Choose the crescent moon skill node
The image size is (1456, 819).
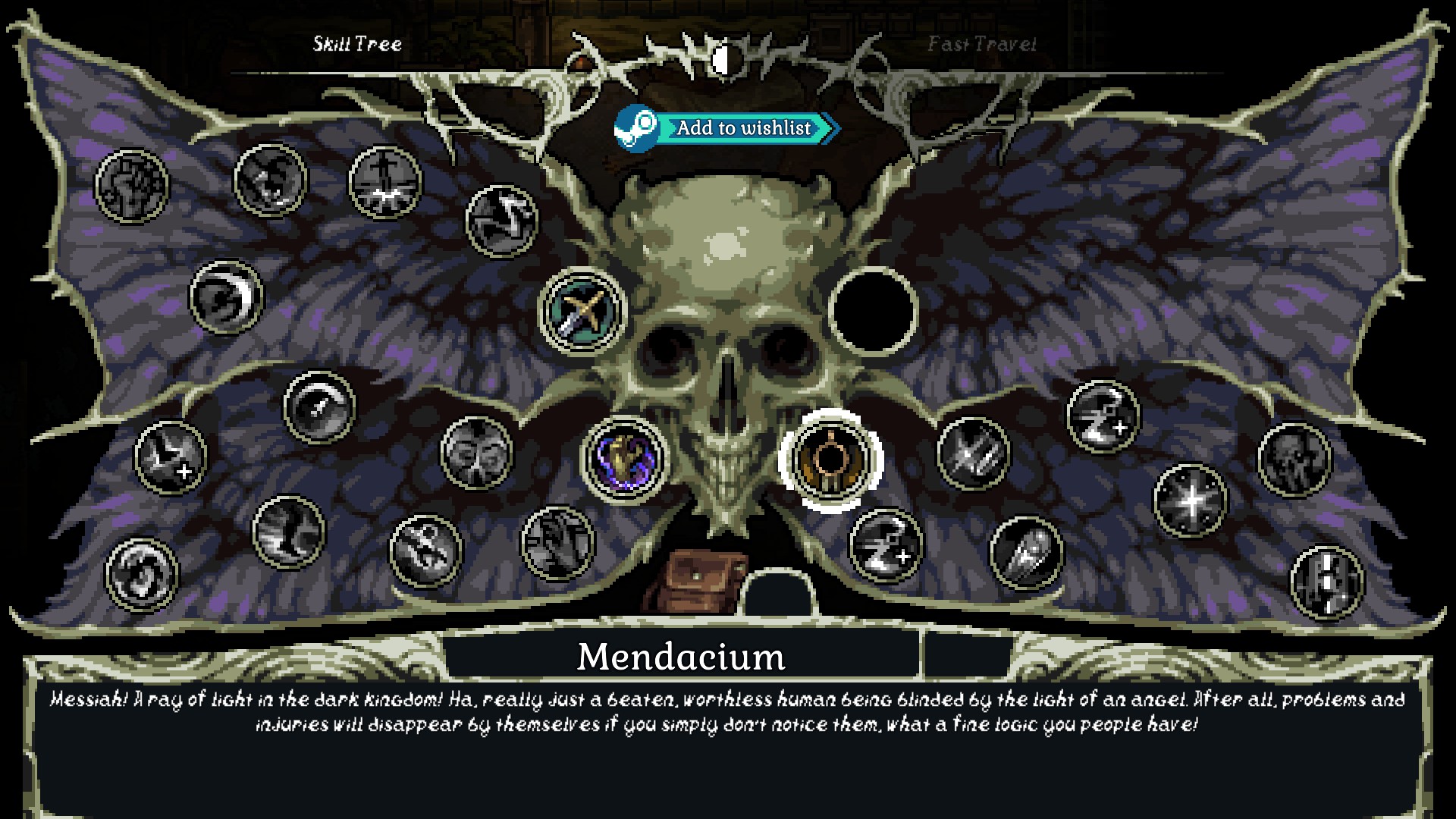[x=226, y=297]
